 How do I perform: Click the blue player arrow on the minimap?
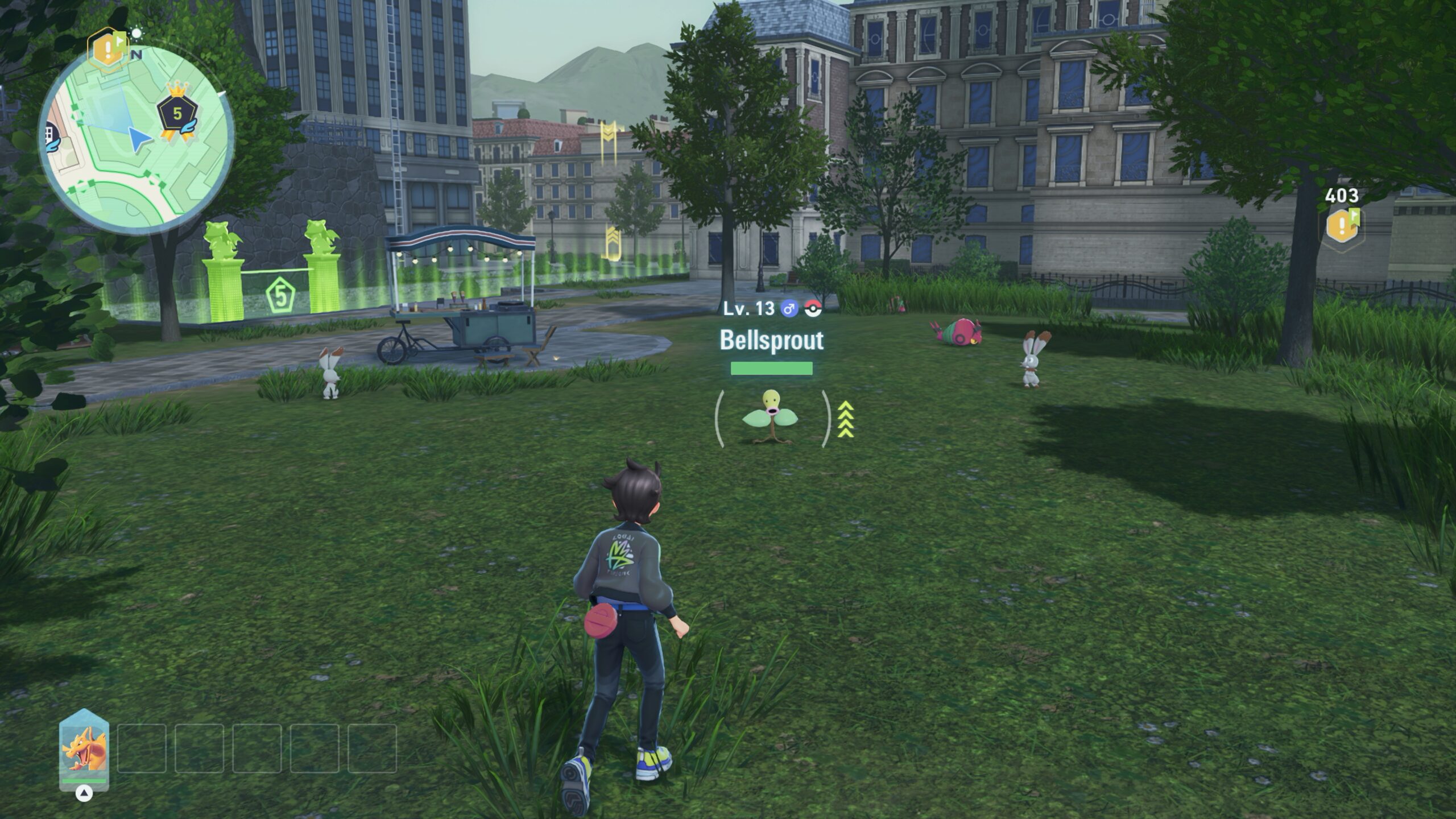(x=139, y=139)
